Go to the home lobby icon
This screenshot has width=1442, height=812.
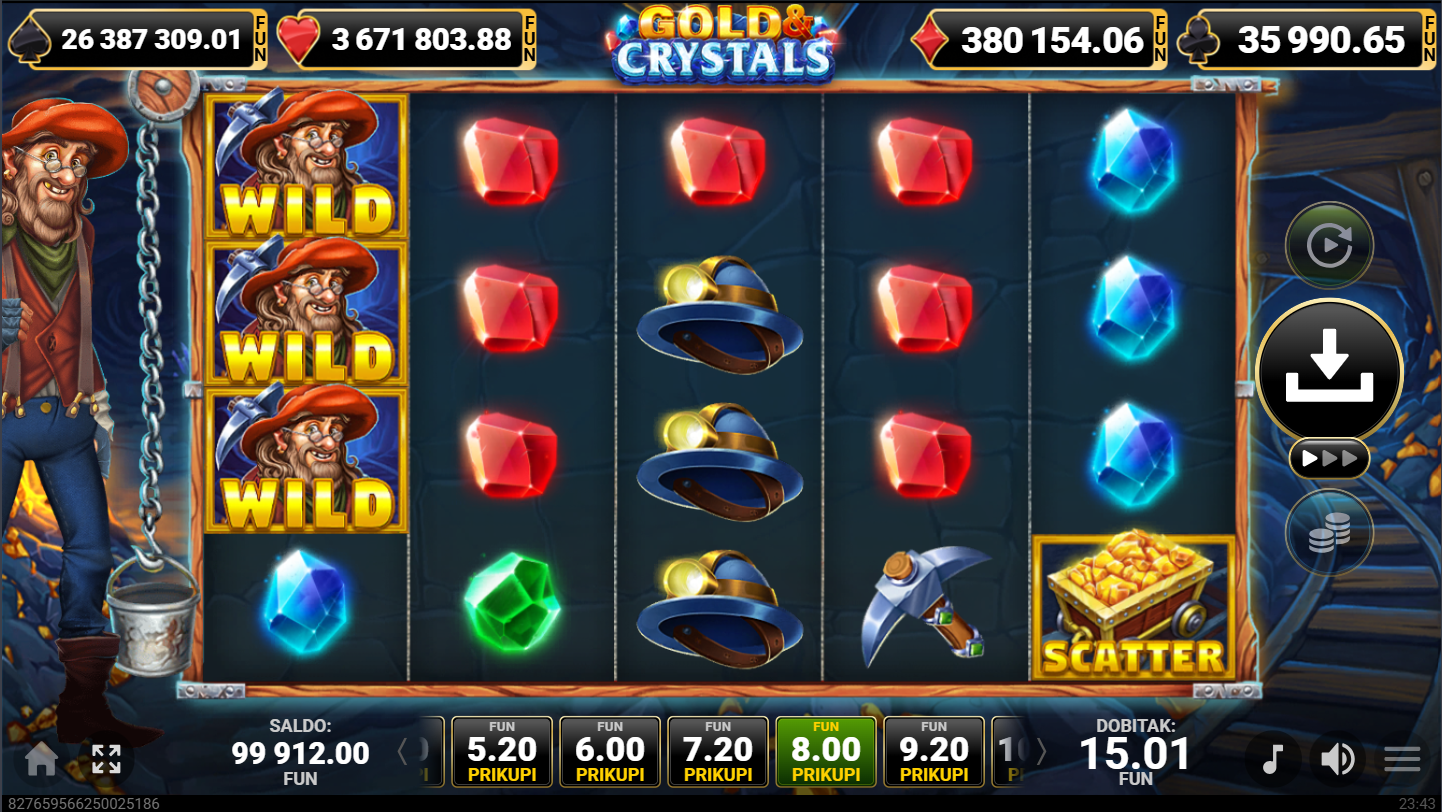[41, 760]
